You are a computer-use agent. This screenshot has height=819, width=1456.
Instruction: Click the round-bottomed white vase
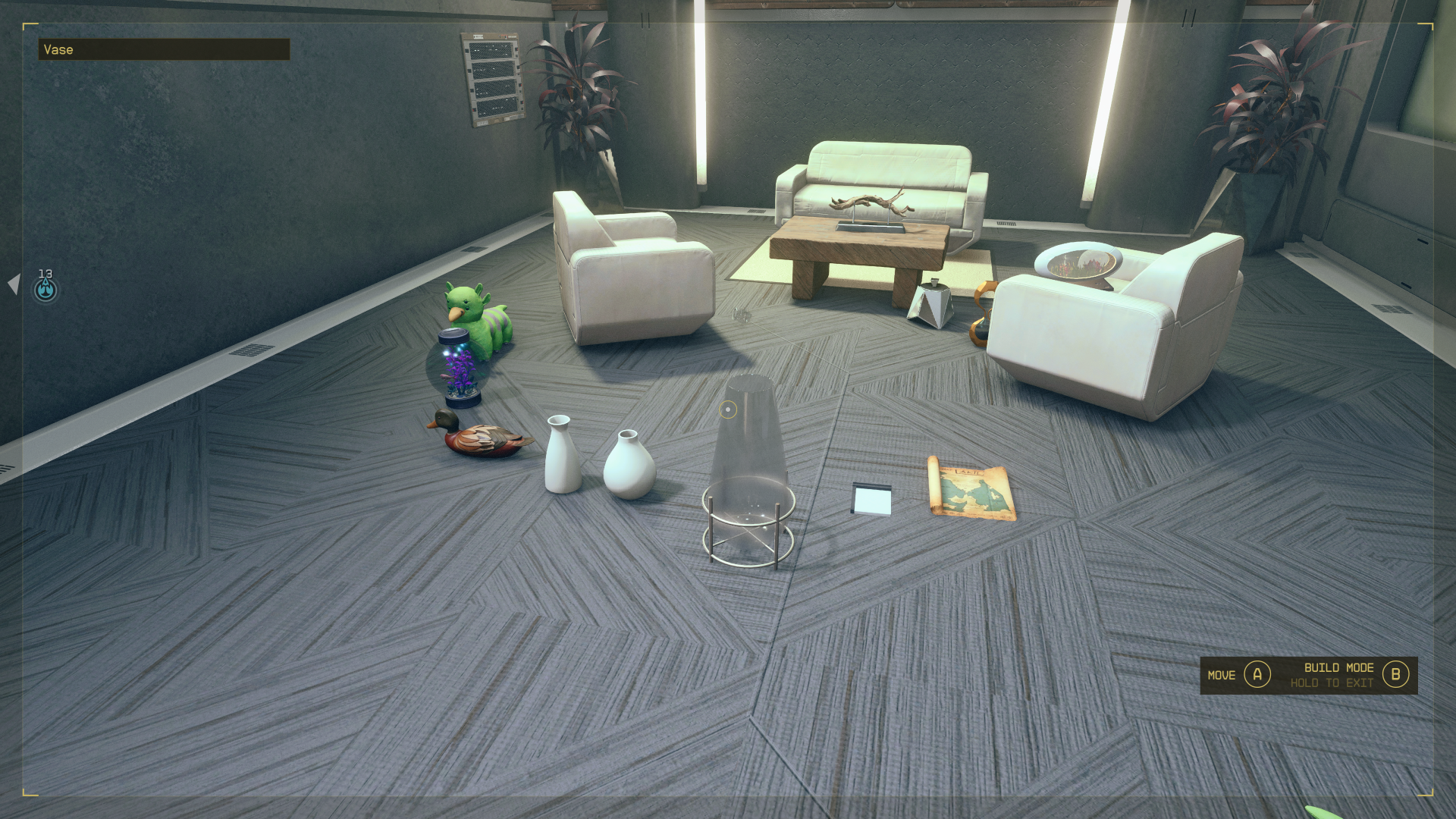tap(629, 470)
